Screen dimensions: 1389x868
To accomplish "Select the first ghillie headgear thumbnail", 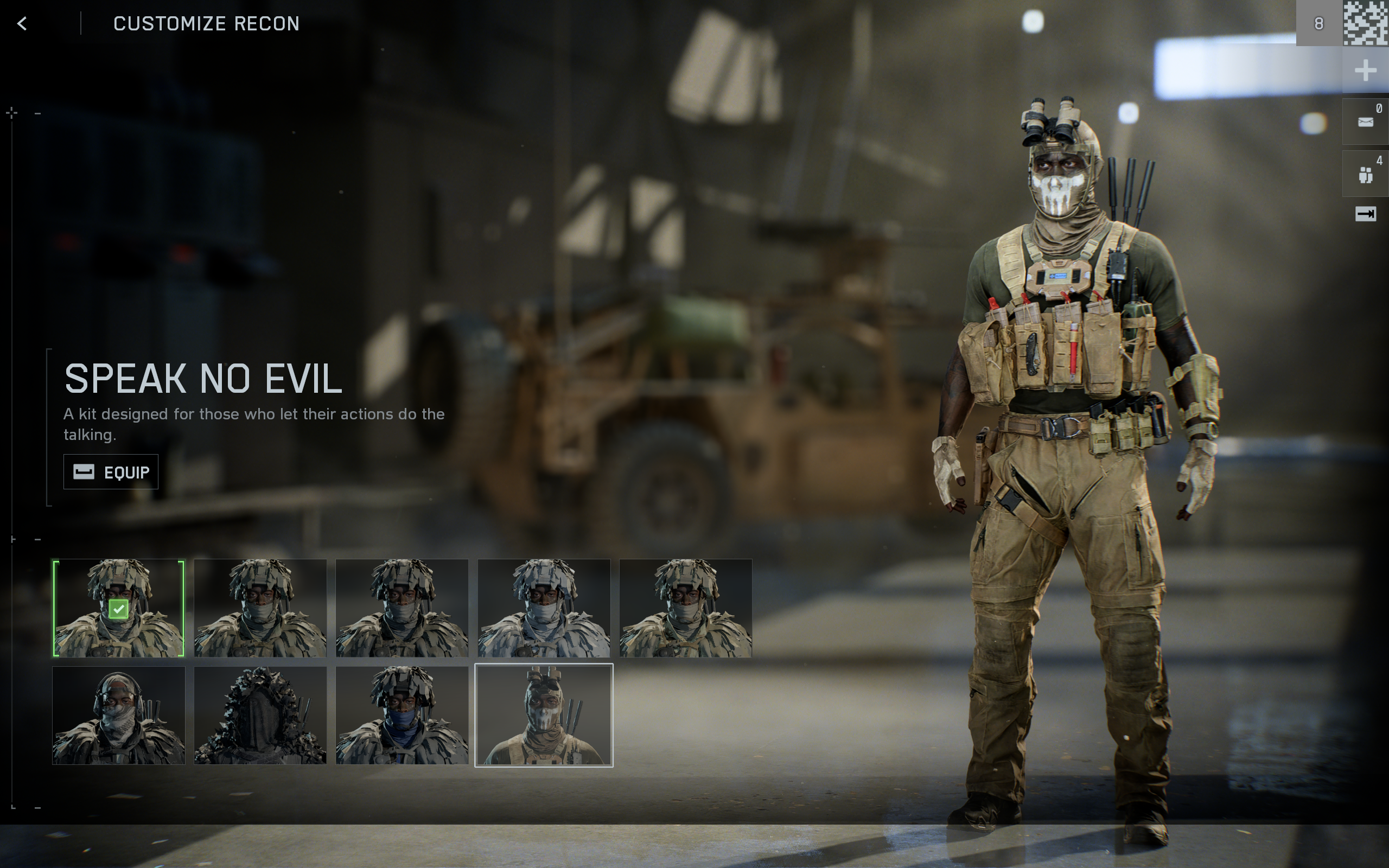I will pos(119,608).
